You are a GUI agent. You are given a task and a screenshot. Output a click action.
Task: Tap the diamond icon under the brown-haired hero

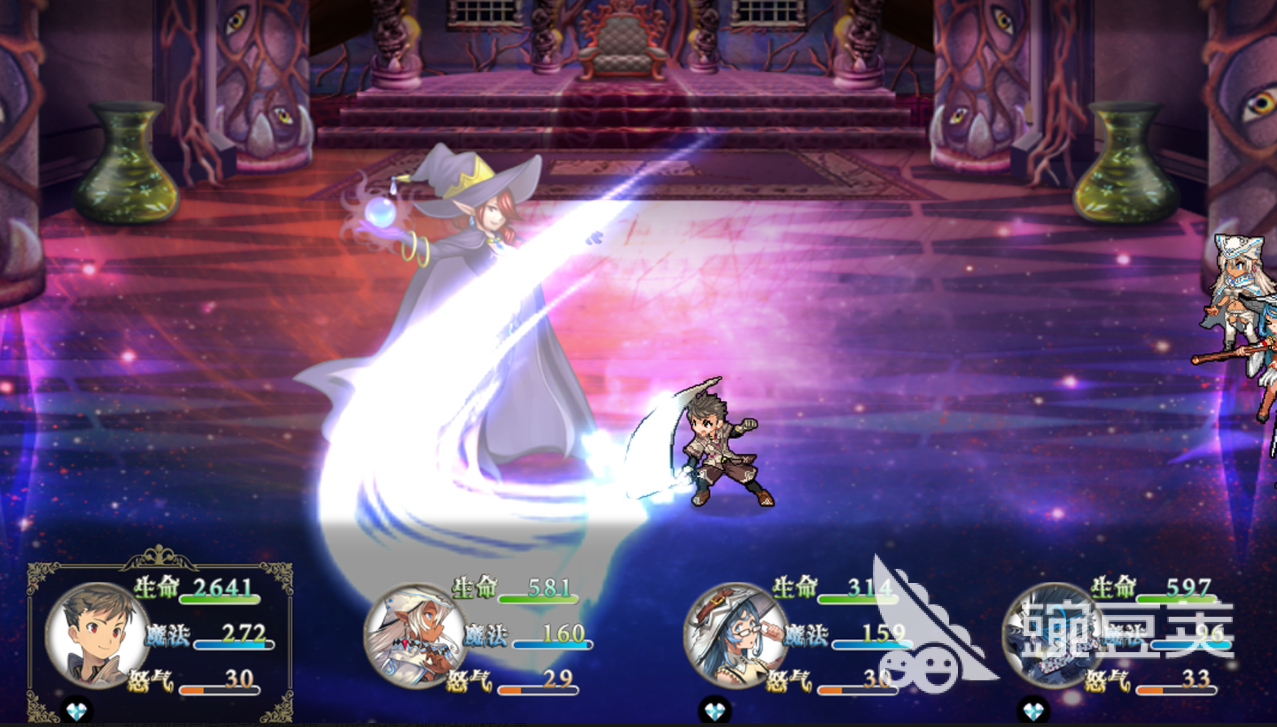[x=76, y=711]
